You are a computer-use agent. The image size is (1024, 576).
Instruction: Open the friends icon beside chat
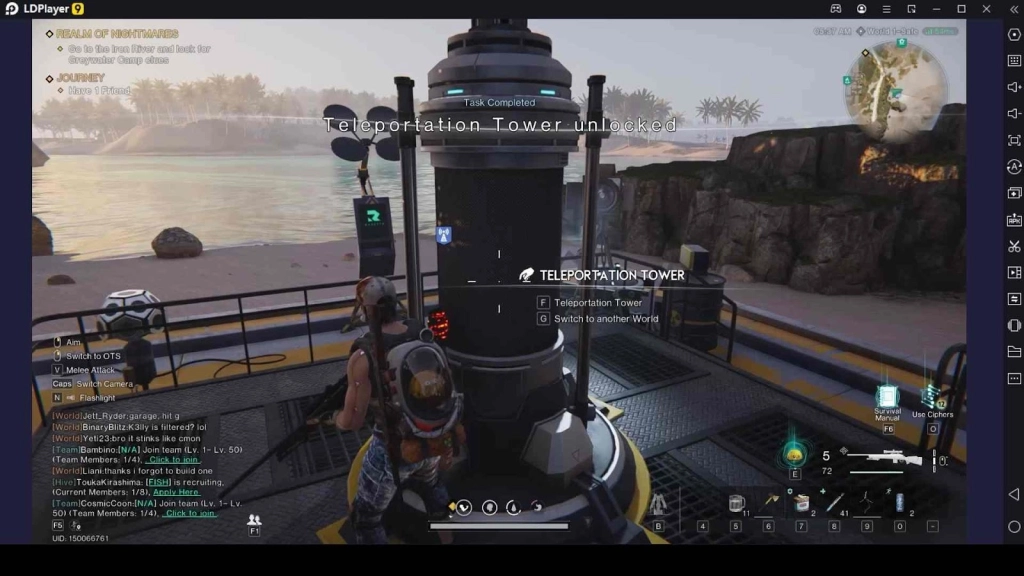(x=254, y=520)
